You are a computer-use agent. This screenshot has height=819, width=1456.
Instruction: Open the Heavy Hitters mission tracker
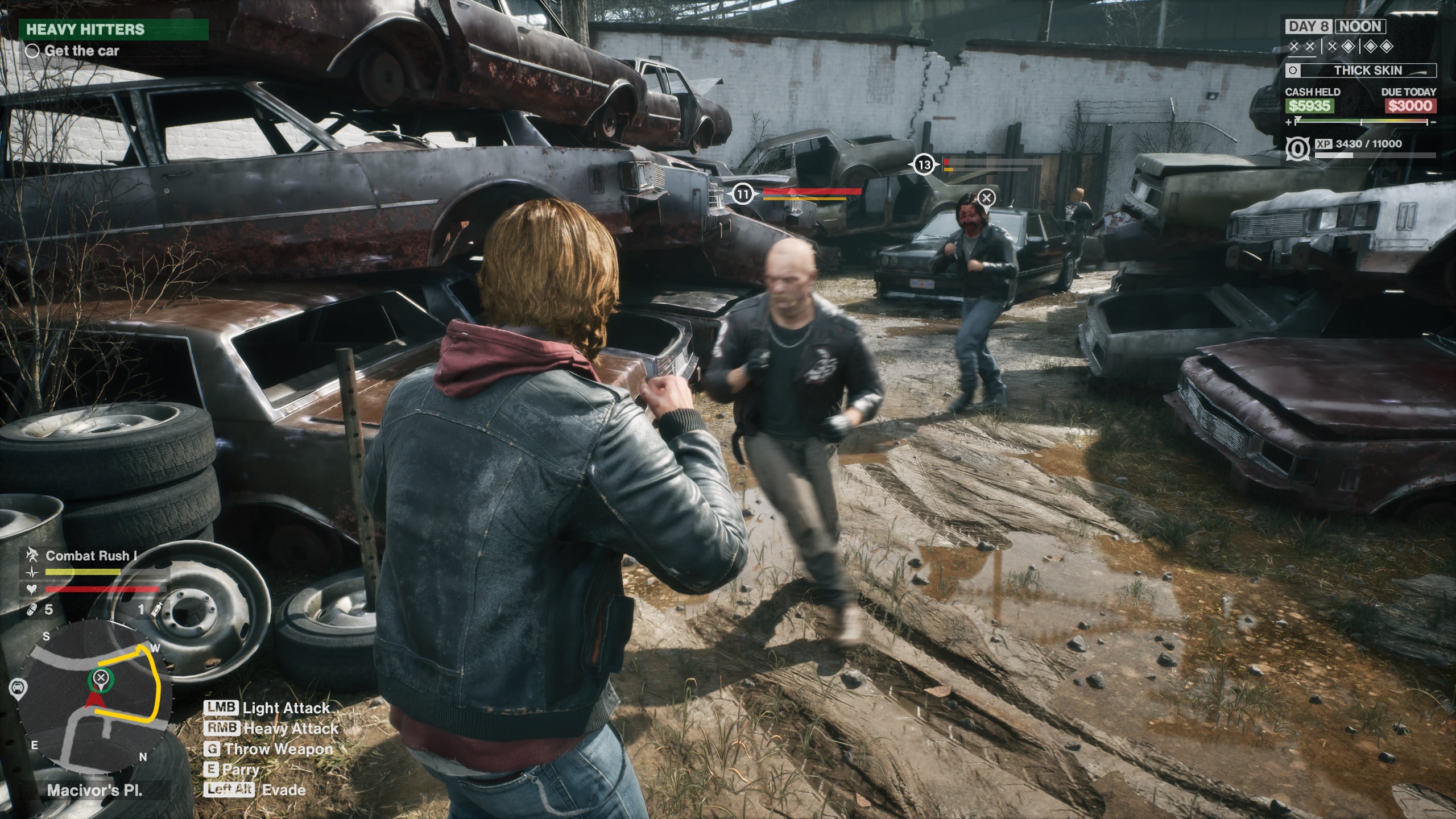point(114,30)
